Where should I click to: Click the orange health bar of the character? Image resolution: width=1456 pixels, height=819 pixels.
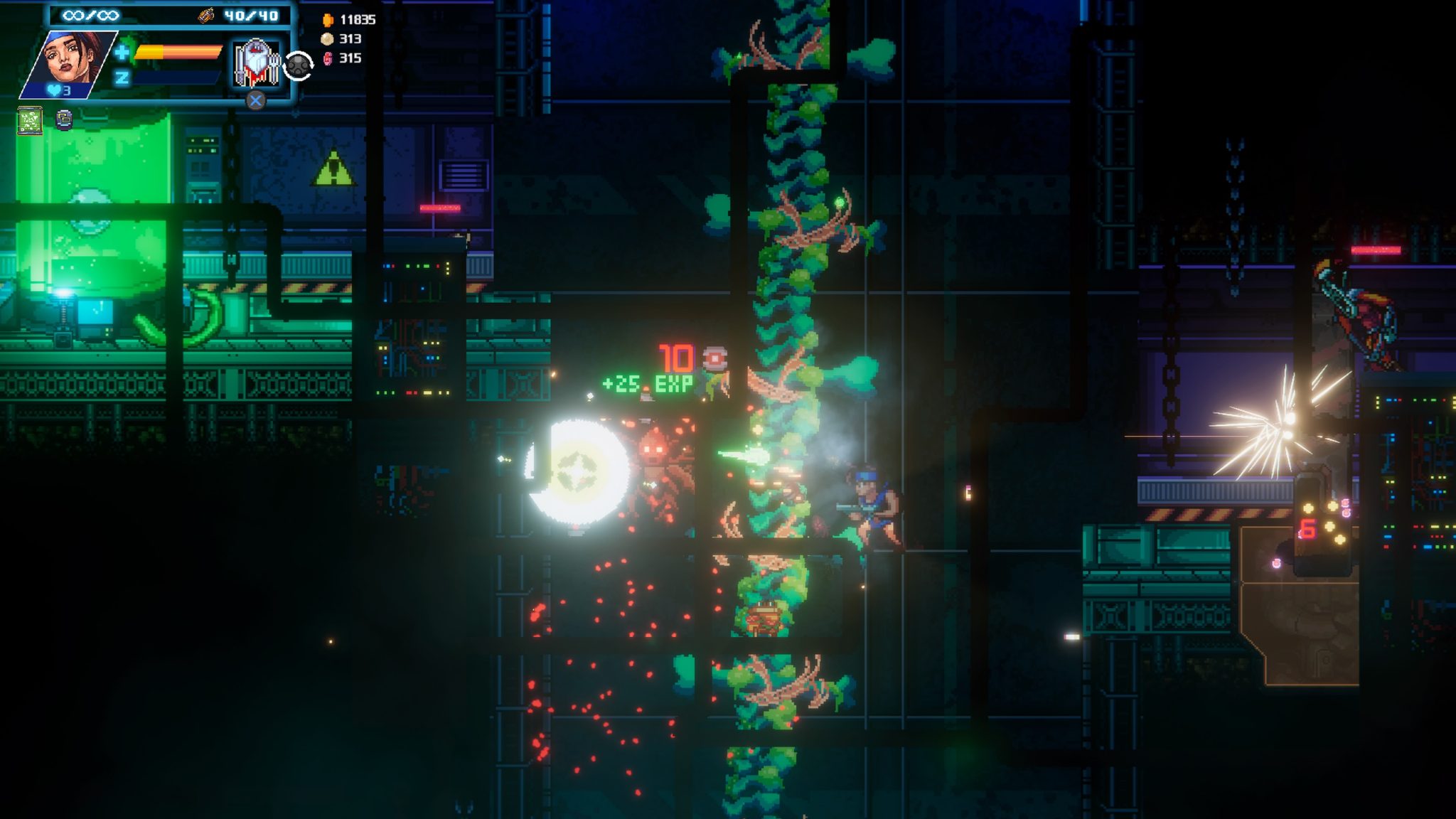[177, 53]
